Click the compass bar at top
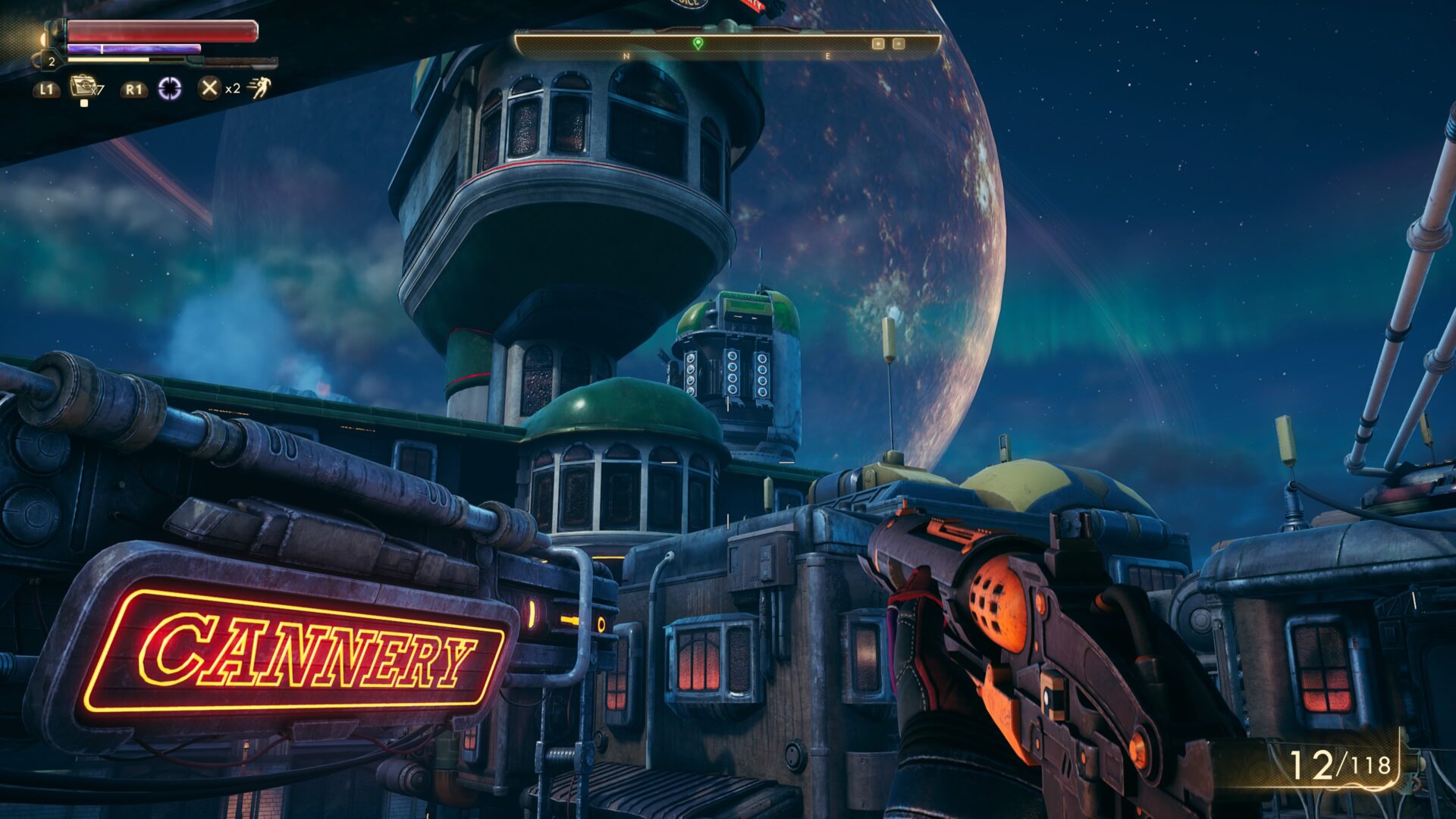Screen dimensions: 1456x819 click(x=728, y=45)
